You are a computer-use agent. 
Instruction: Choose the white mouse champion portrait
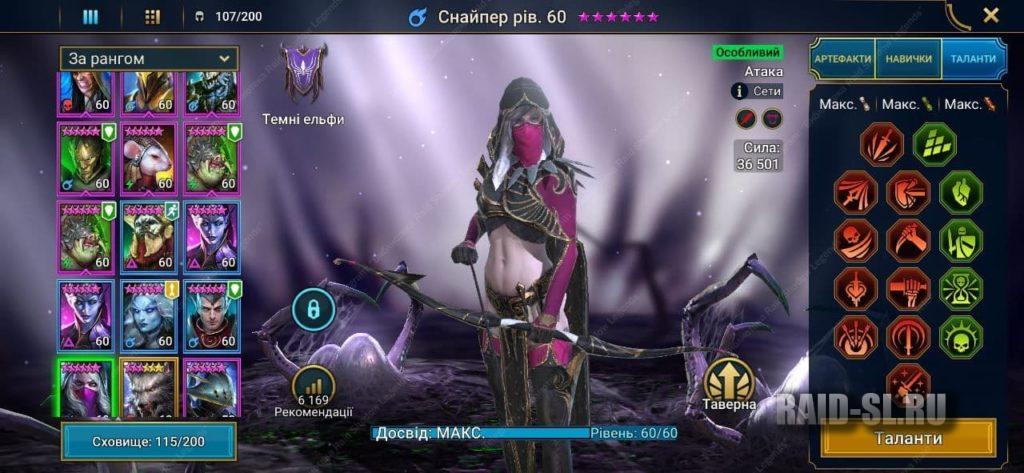(148, 159)
